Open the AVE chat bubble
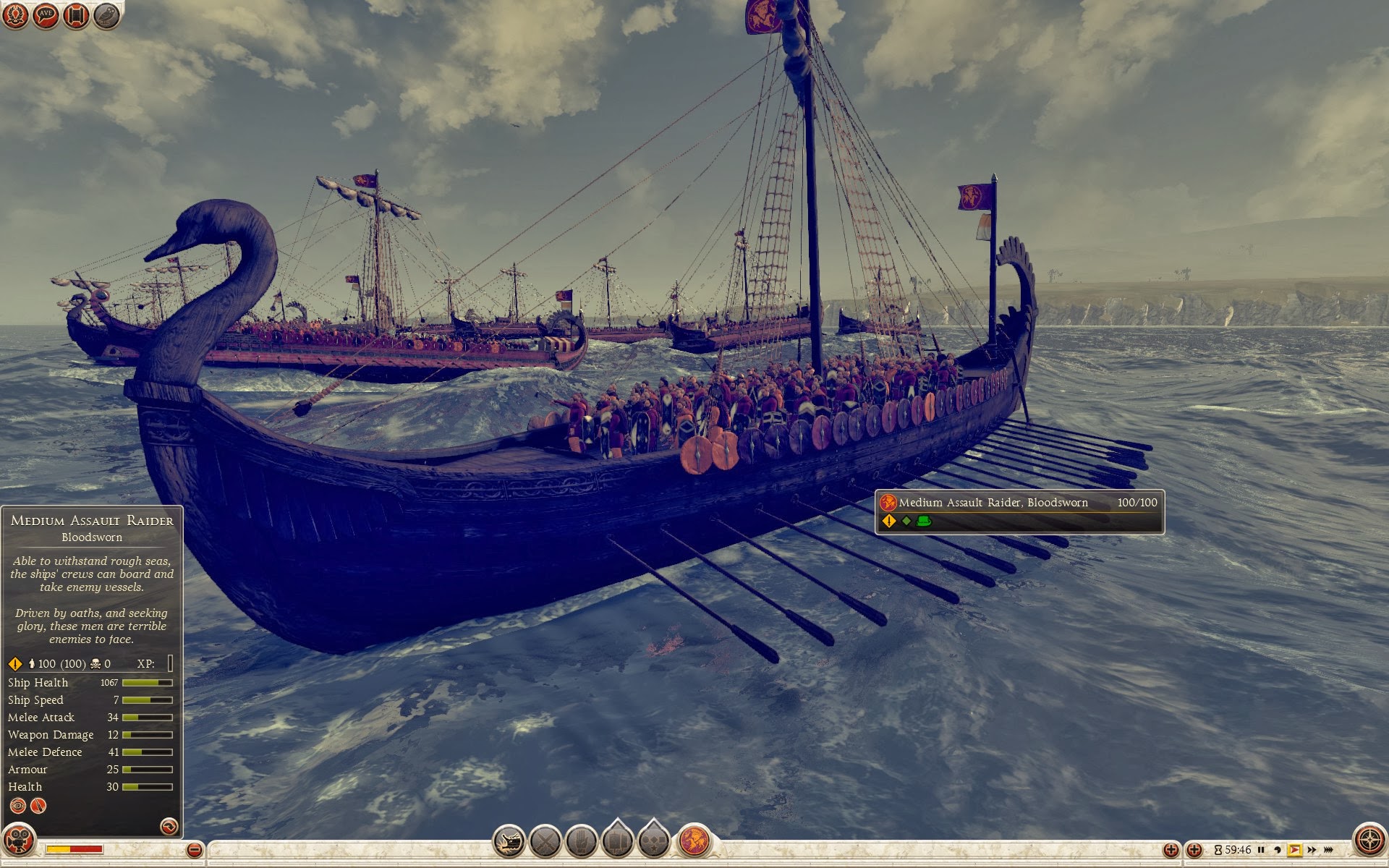Image resolution: width=1389 pixels, height=868 pixels. click(46, 15)
